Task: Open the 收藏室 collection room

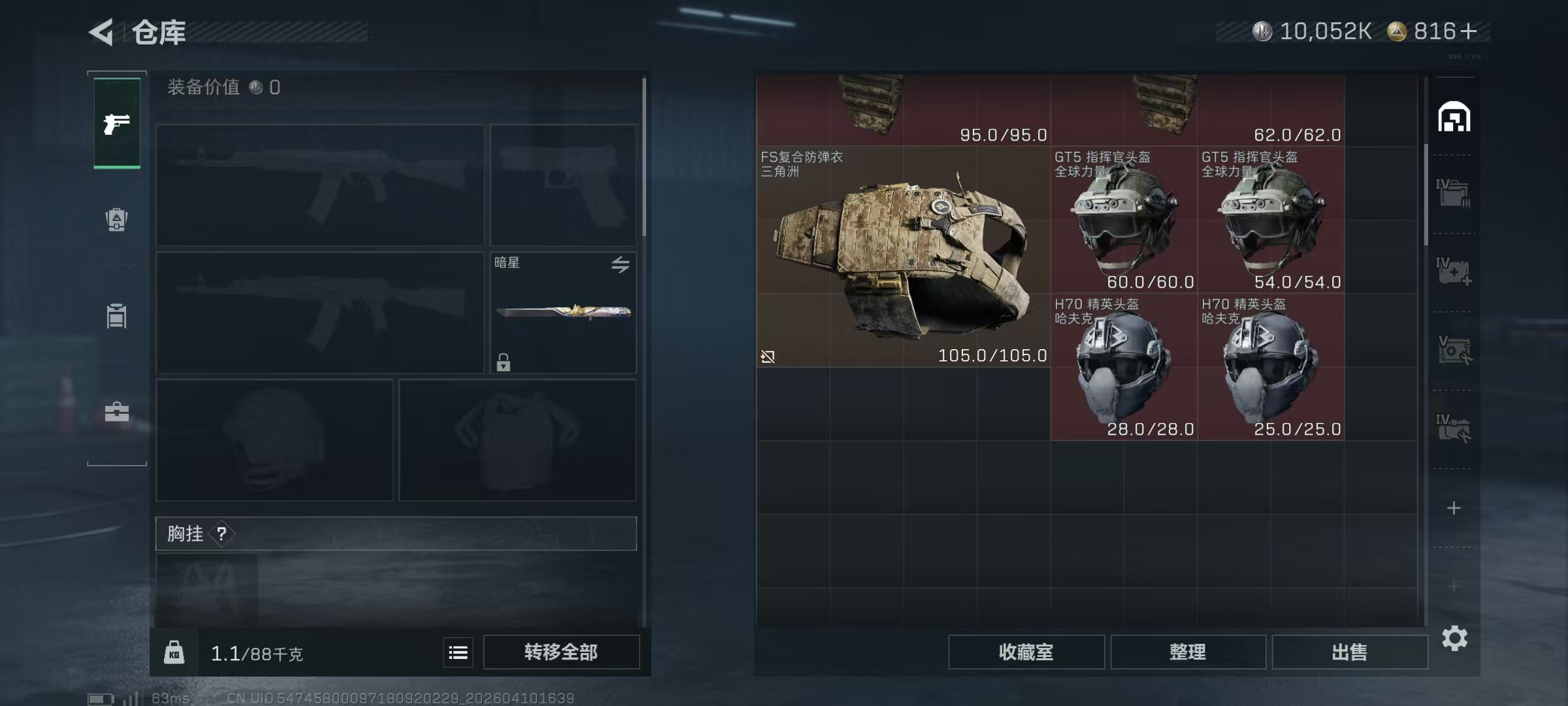Action: click(x=1026, y=652)
